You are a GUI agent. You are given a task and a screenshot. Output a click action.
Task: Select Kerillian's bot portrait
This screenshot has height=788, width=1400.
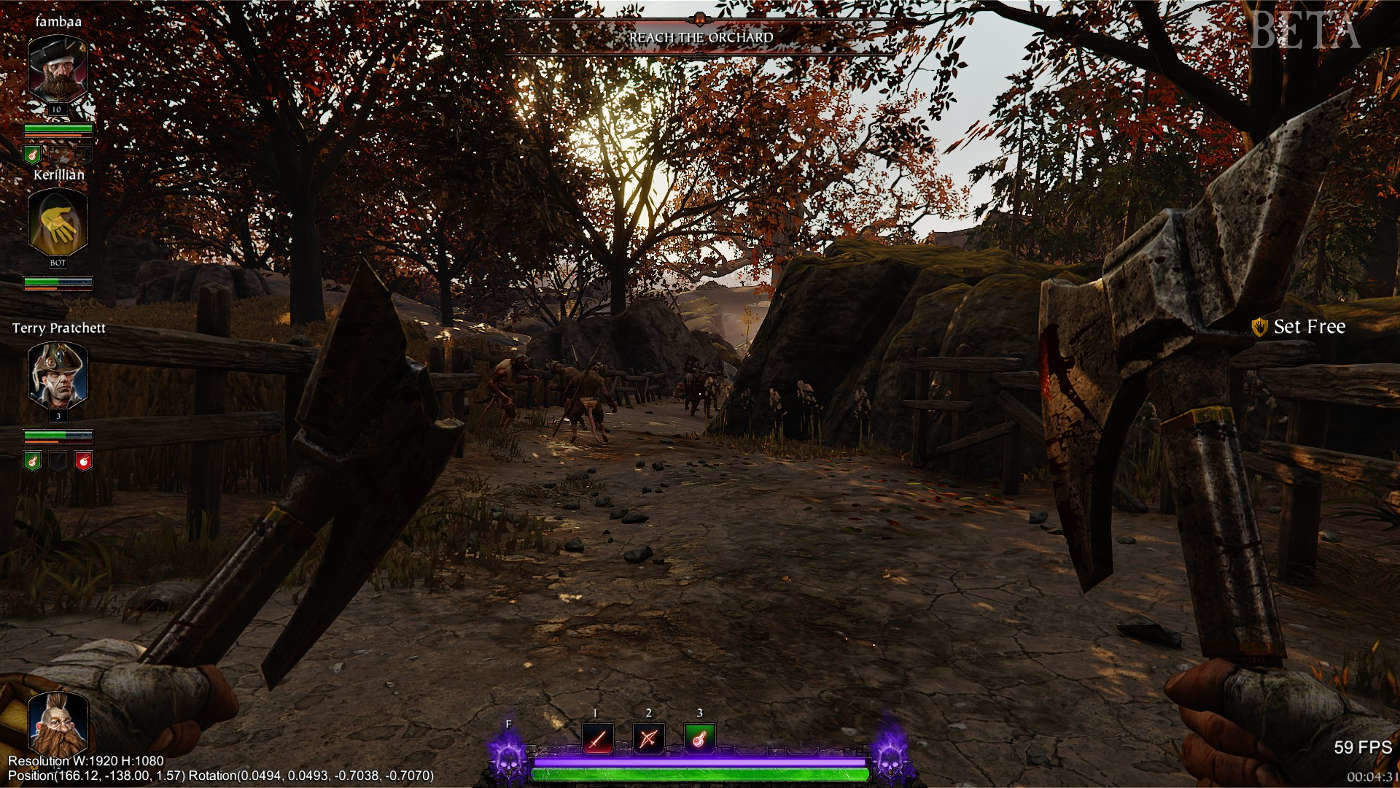[x=58, y=222]
